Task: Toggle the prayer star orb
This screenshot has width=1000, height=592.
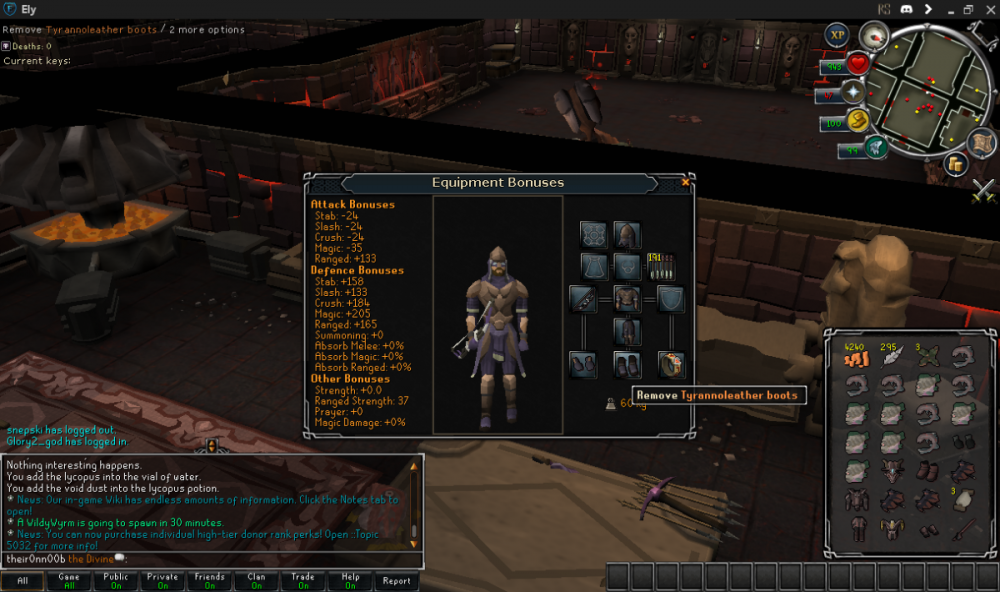Action: [x=853, y=93]
